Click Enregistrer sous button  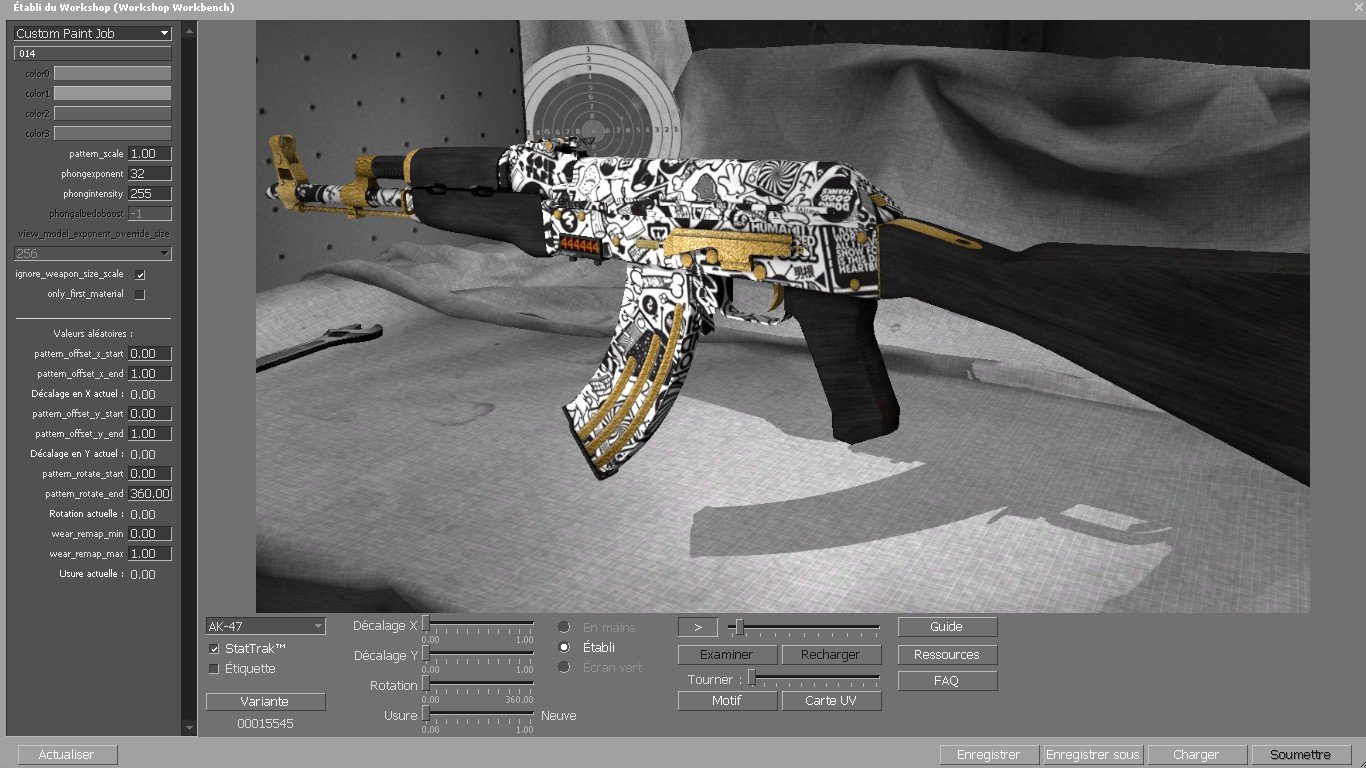(x=1092, y=755)
